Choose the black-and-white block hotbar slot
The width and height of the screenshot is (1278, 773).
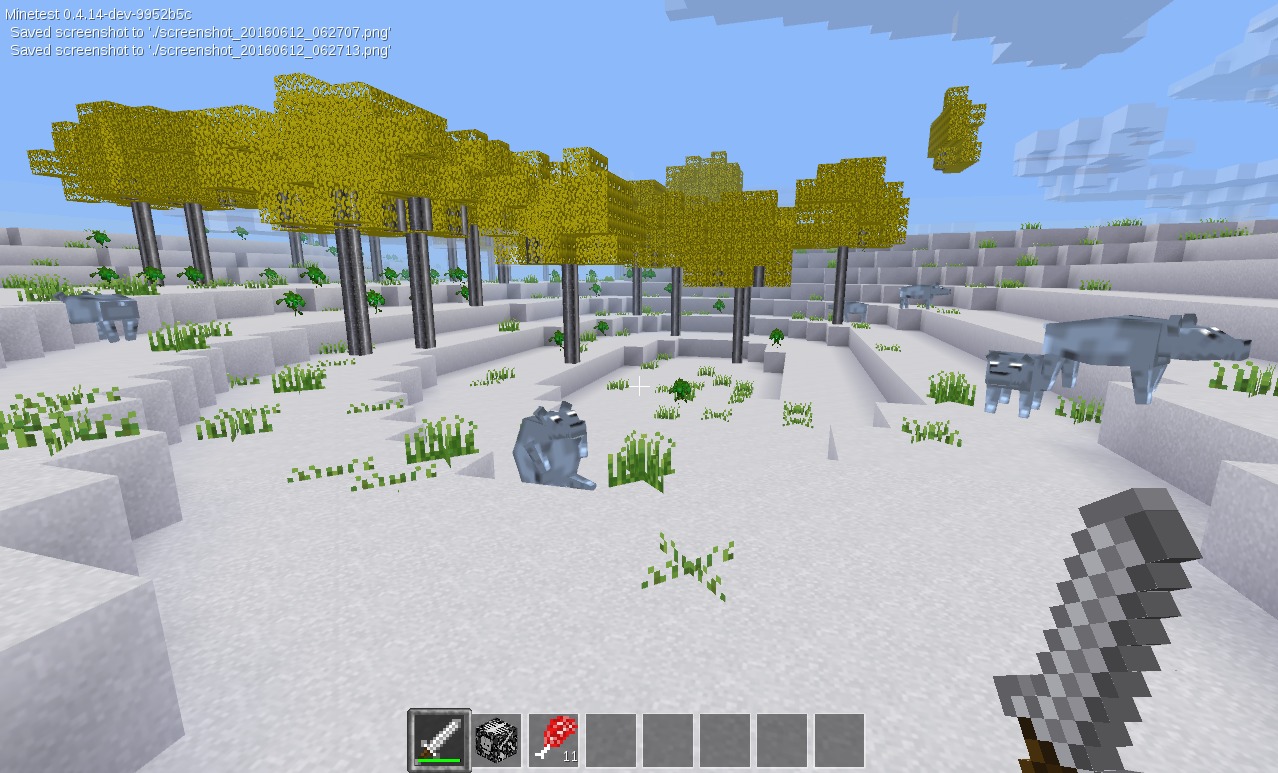[x=497, y=740]
